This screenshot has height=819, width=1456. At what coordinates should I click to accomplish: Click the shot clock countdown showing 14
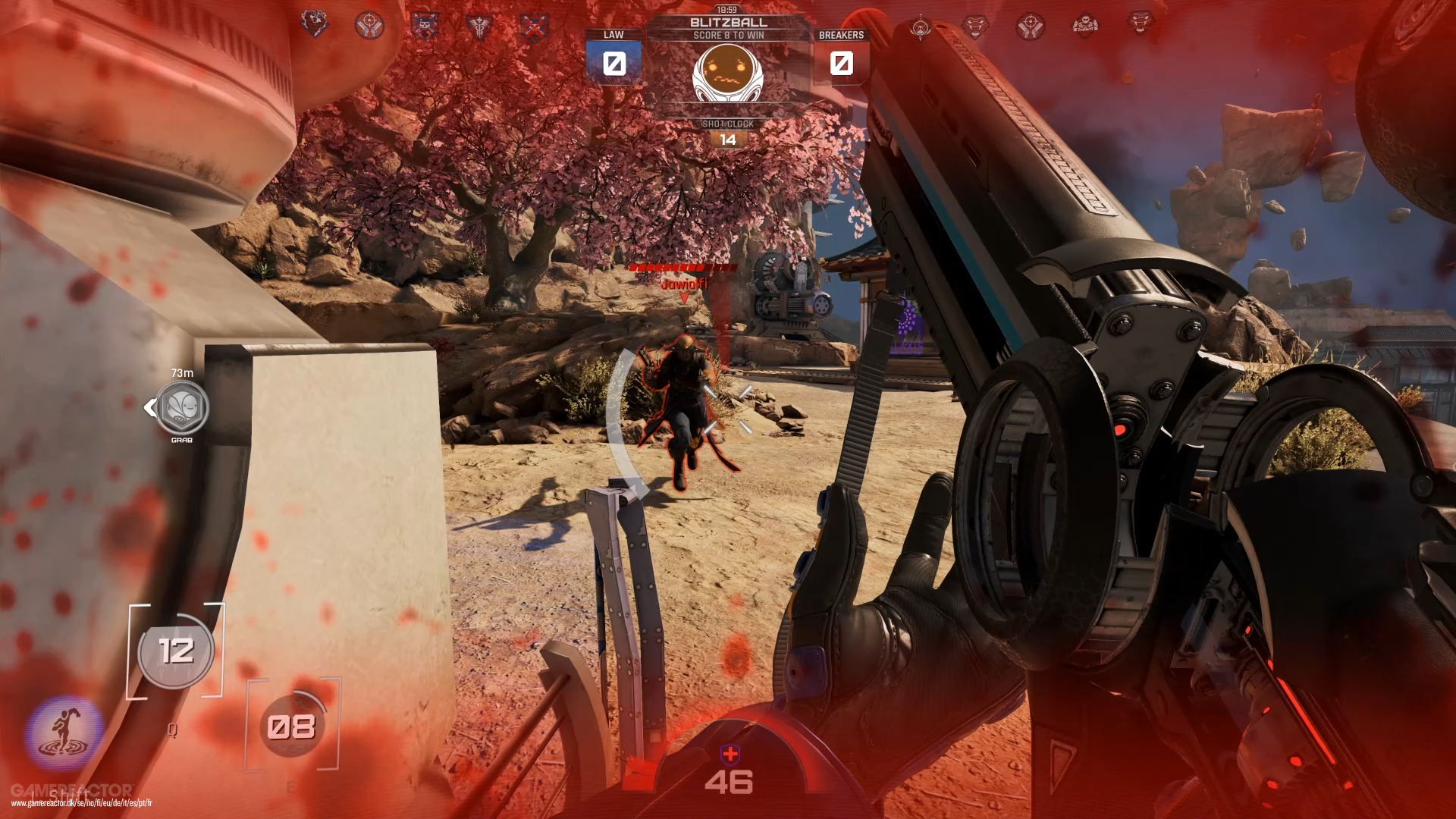[x=728, y=138]
